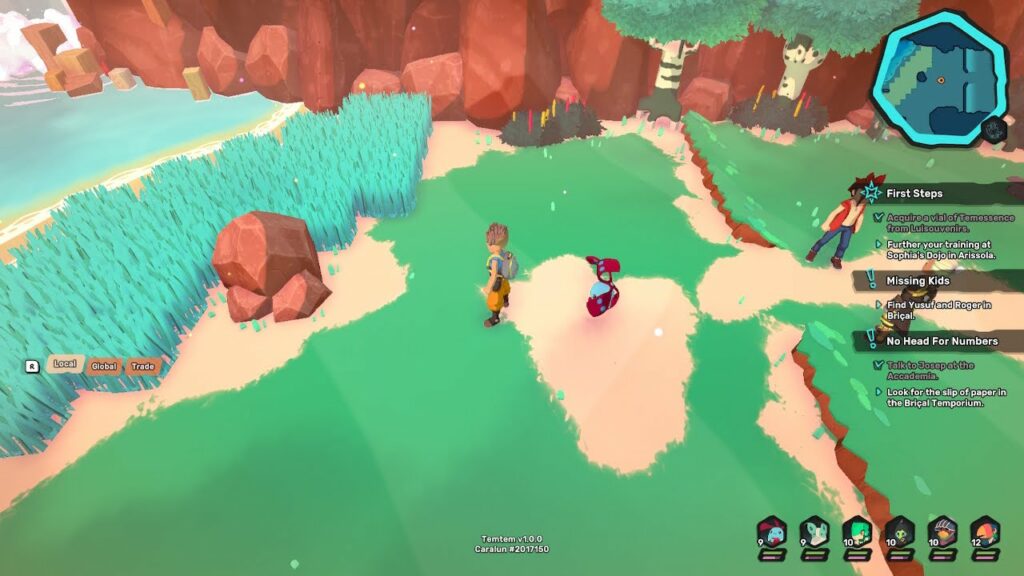Click the dark hexagon button beside the minimap

994,130
